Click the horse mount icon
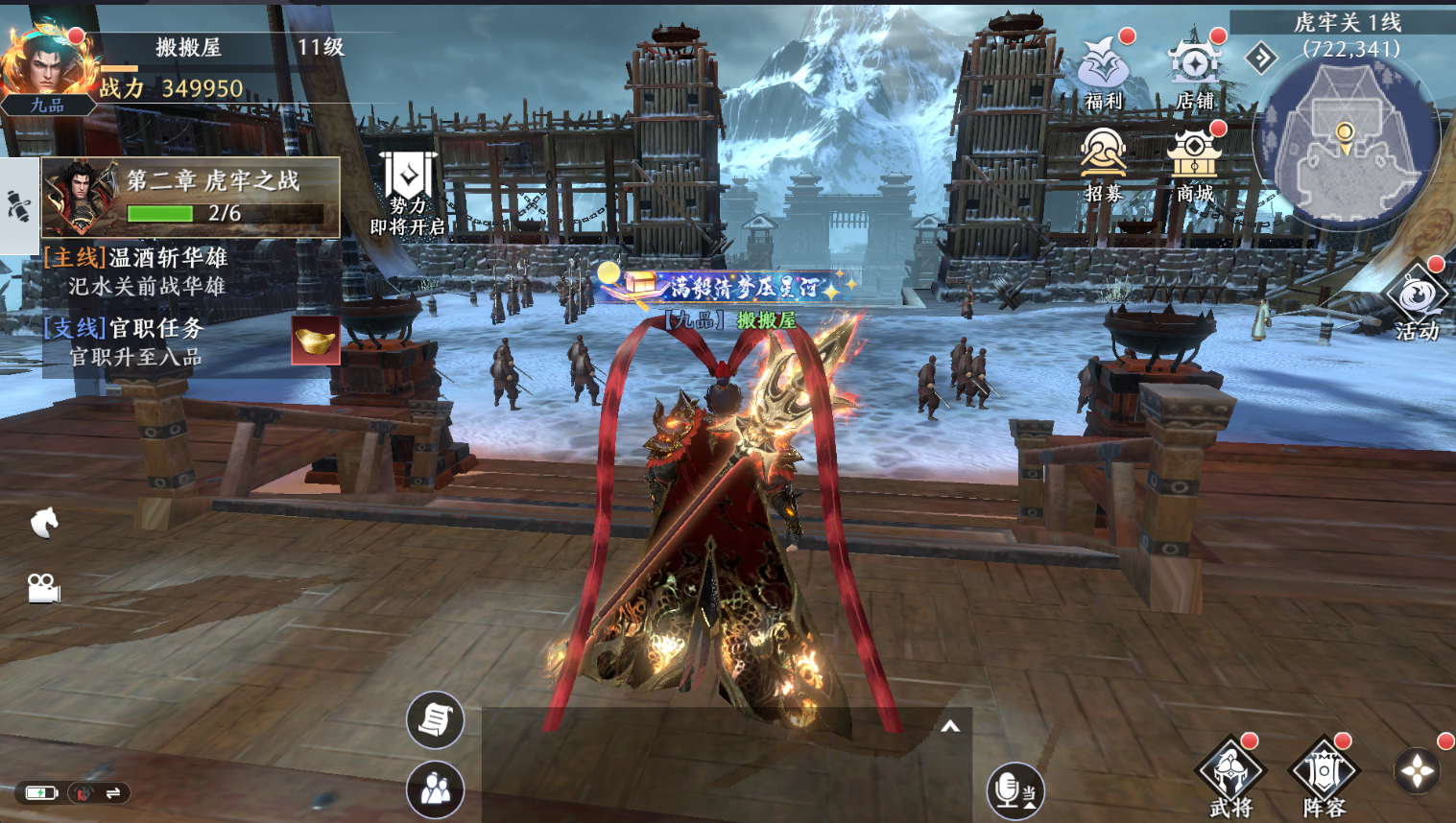Viewport: 1456px width, 823px height. click(x=44, y=523)
